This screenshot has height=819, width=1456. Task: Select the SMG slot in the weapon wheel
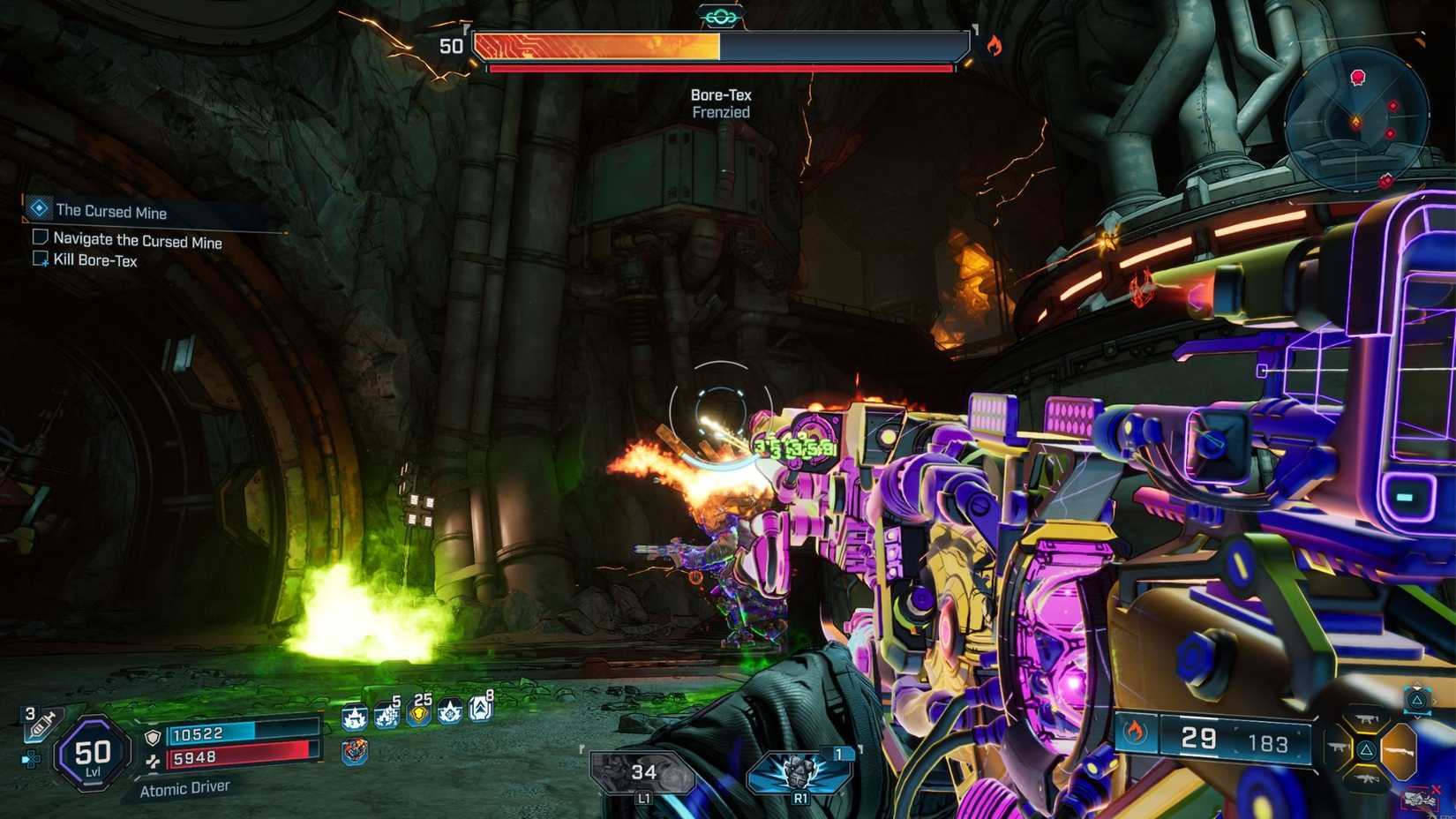[1367, 719]
